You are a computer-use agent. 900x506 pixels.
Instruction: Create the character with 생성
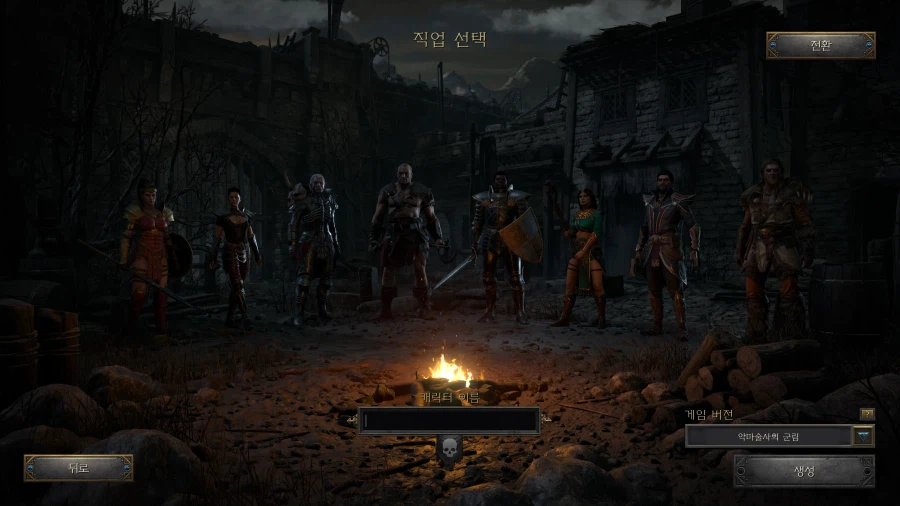pyautogui.click(x=804, y=470)
